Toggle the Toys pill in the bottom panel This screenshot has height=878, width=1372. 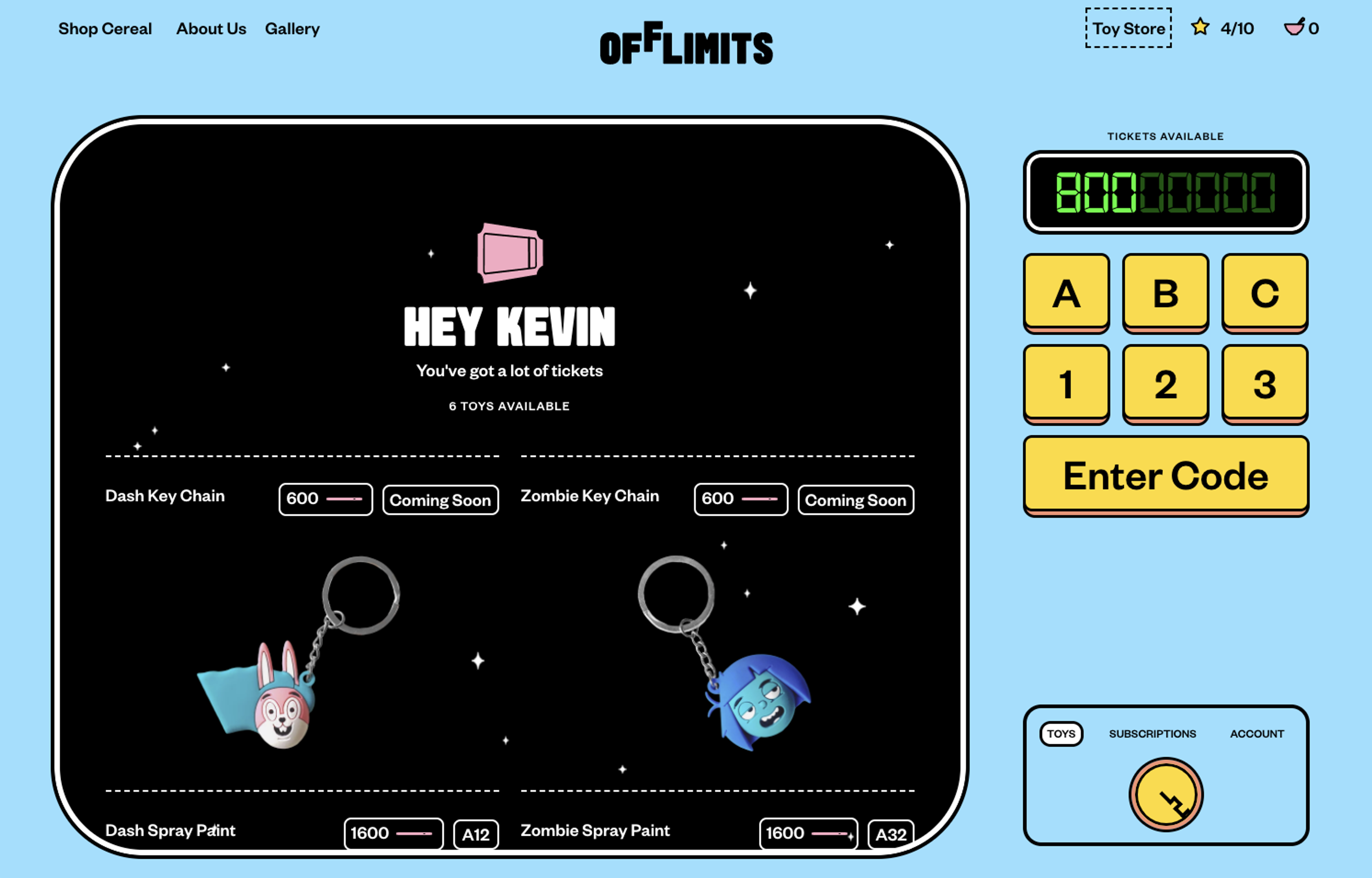pos(1061,734)
